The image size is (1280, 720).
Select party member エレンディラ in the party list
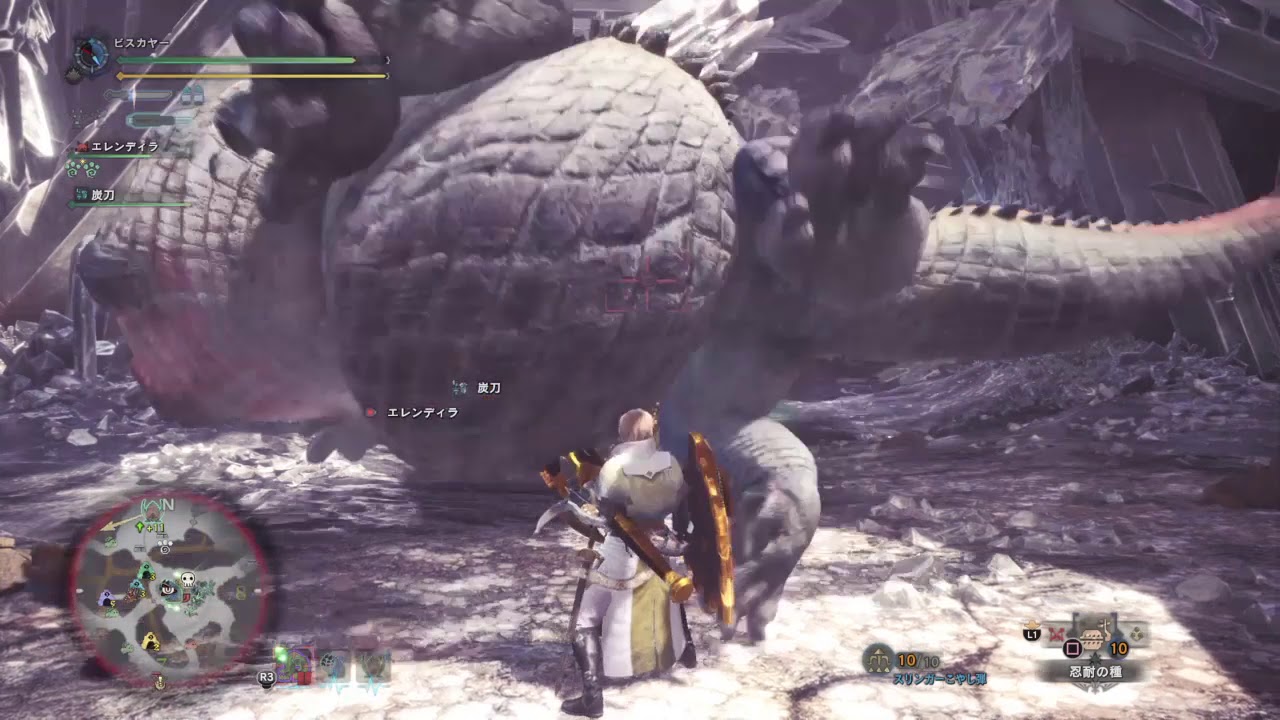coord(124,147)
